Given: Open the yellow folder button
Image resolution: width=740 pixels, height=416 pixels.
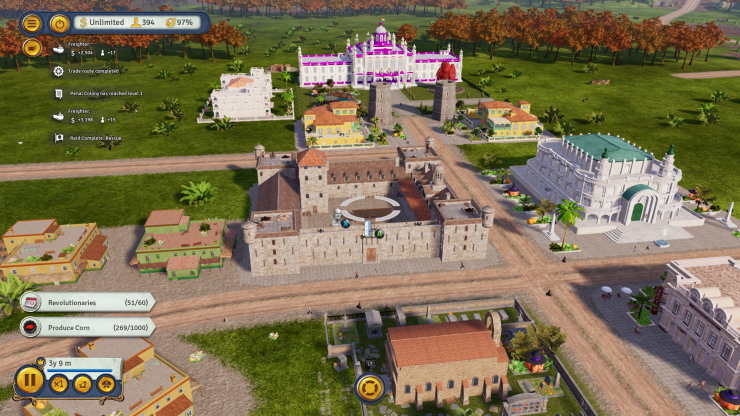Looking at the screenshot, I should [32, 46].
